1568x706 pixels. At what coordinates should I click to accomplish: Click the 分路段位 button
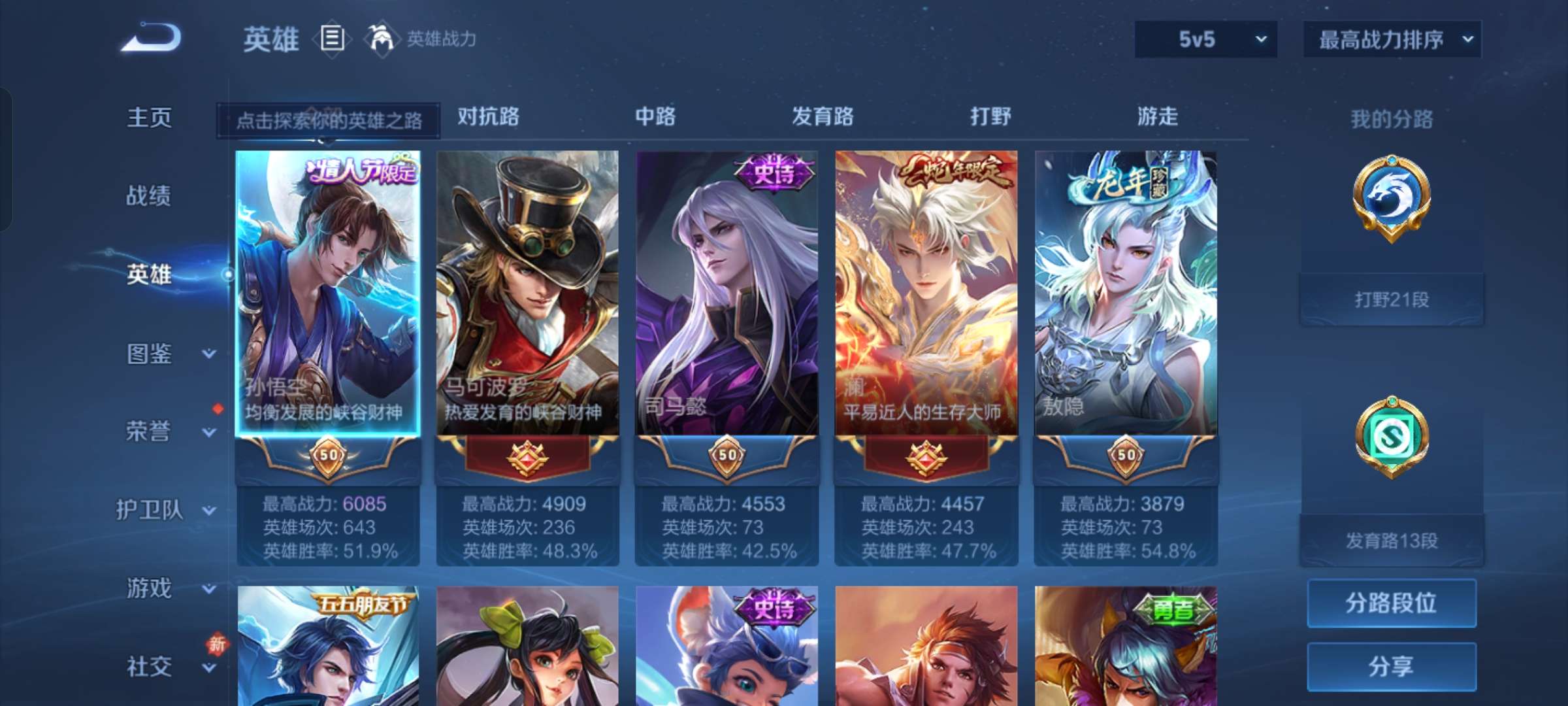pos(1392,605)
